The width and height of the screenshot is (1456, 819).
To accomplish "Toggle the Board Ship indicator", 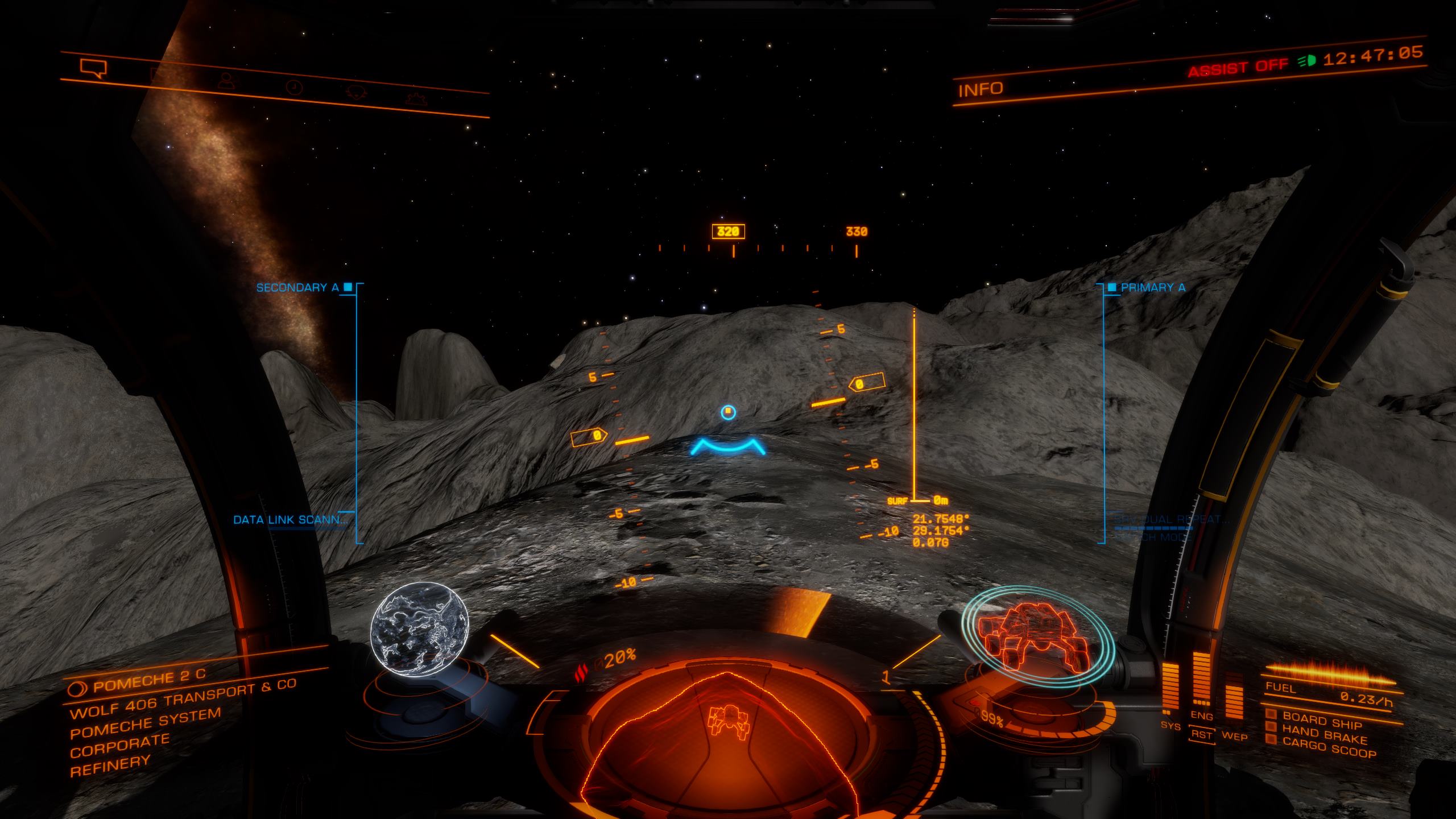I will tap(1321, 720).
